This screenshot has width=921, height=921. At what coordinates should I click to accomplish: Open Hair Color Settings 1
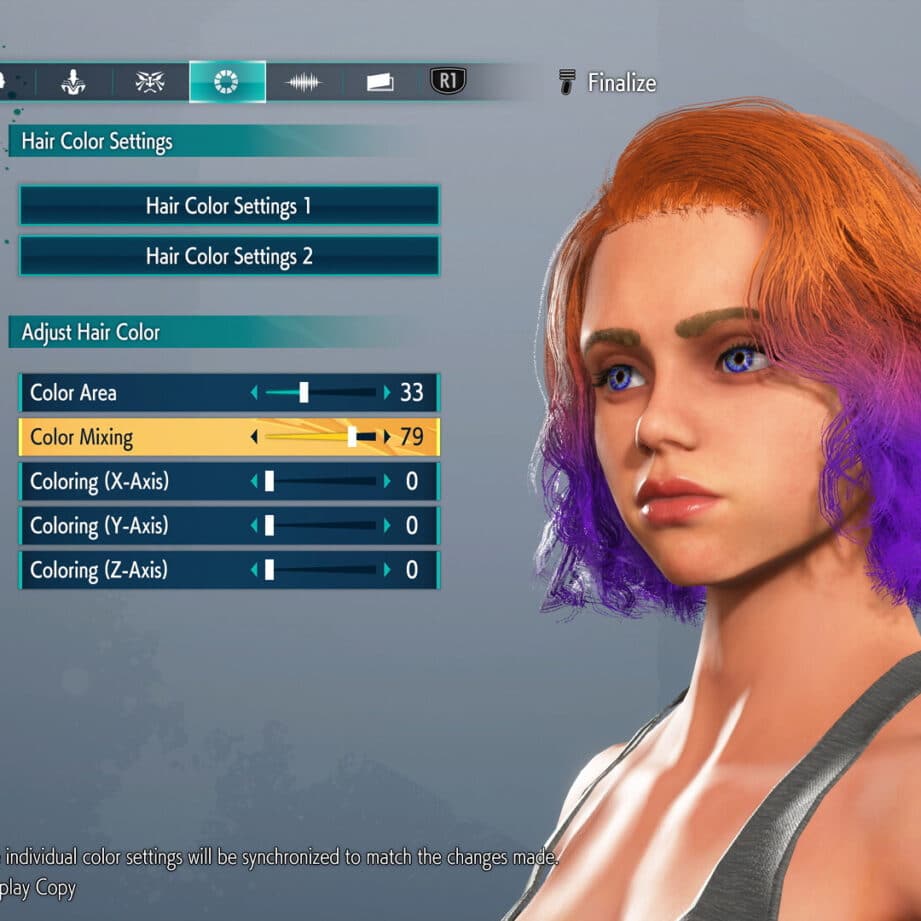[x=229, y=206]
